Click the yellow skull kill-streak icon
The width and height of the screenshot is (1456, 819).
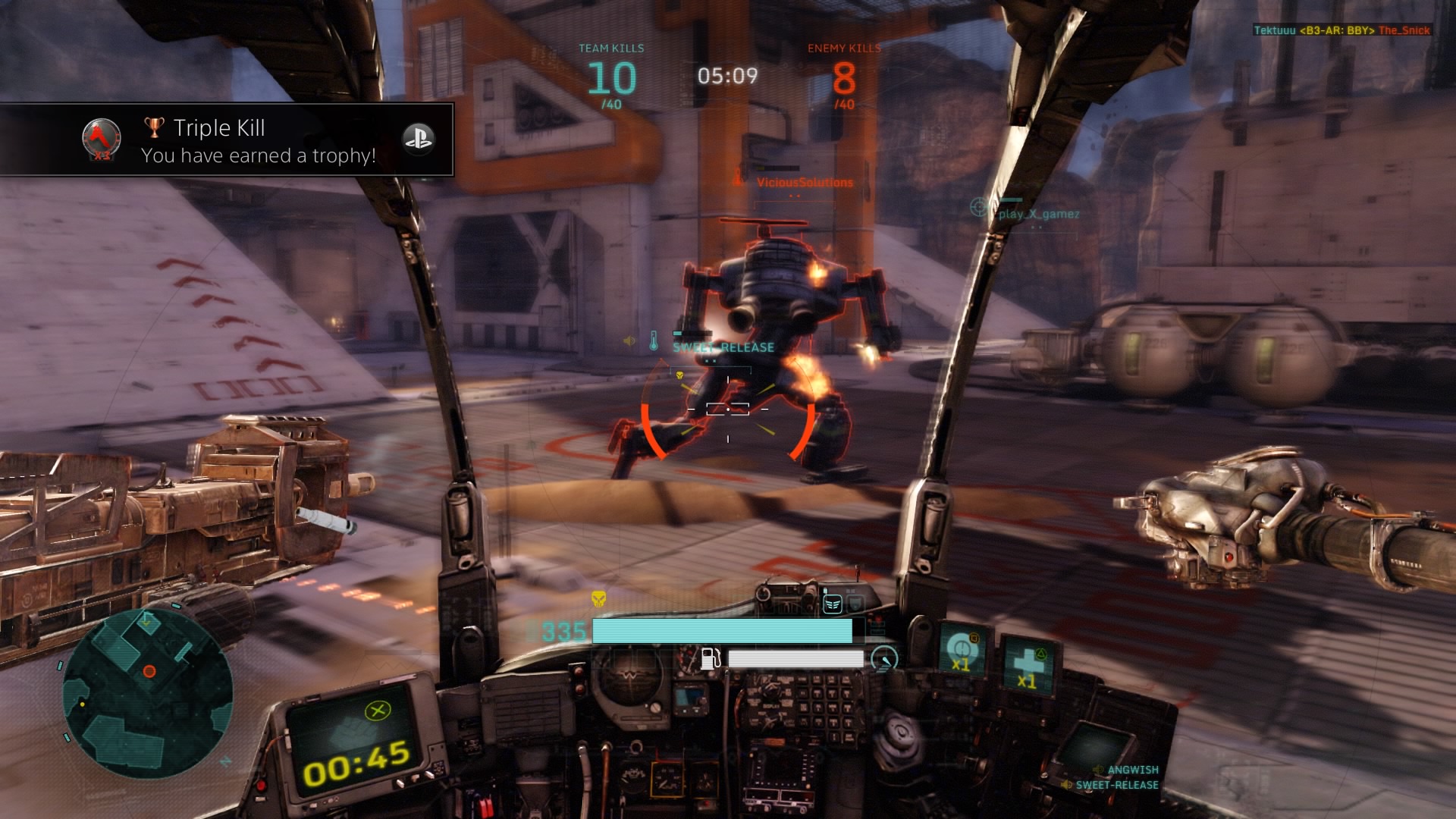[x=599, y=598]
